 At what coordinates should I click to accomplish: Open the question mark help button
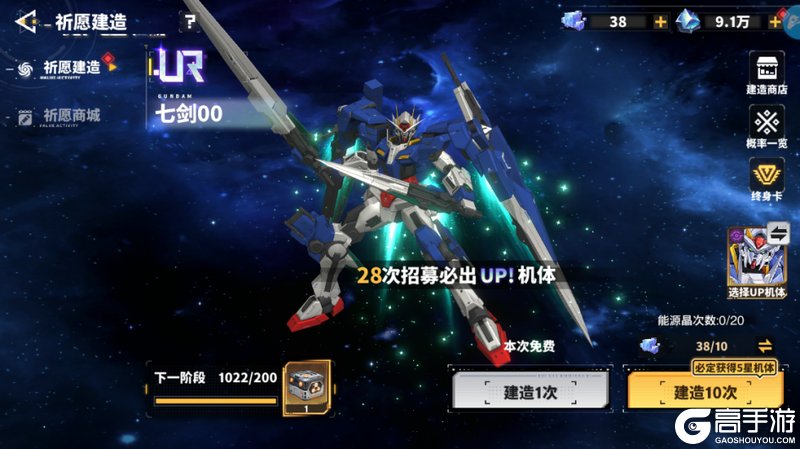click(190, 20)
